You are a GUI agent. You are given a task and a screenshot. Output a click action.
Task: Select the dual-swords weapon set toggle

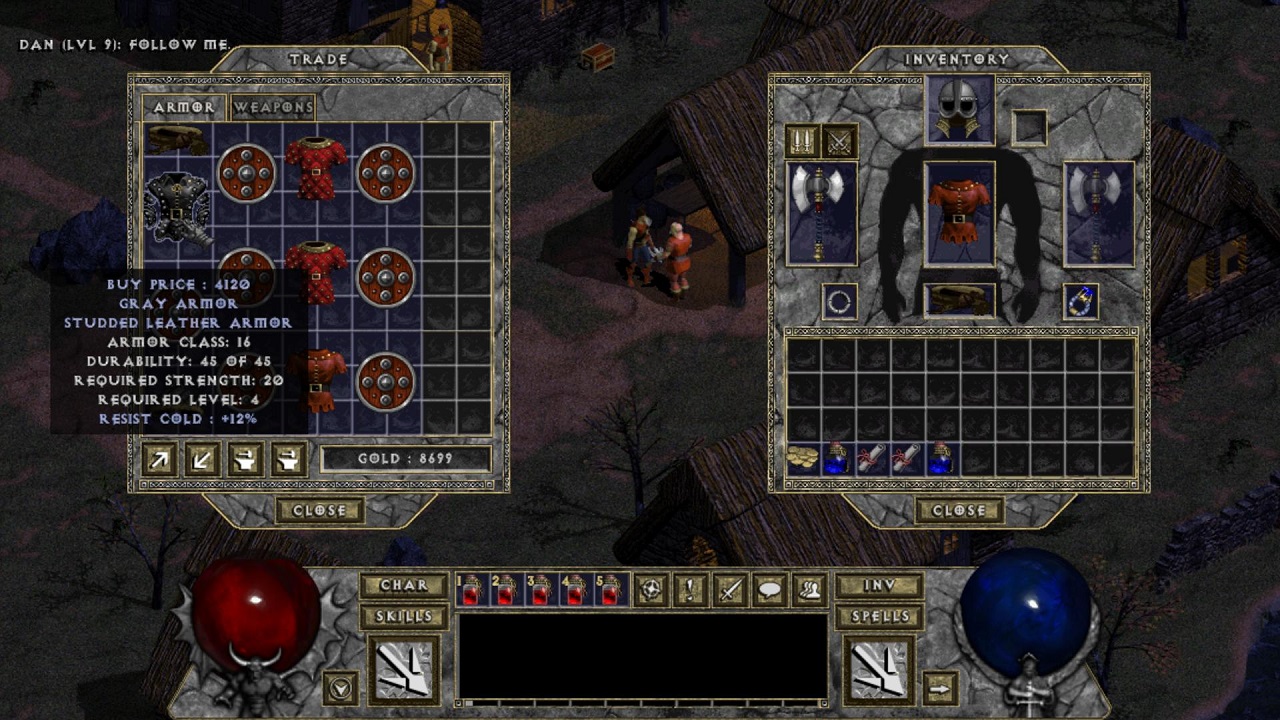pyautogui.click(x=840, y=141)
